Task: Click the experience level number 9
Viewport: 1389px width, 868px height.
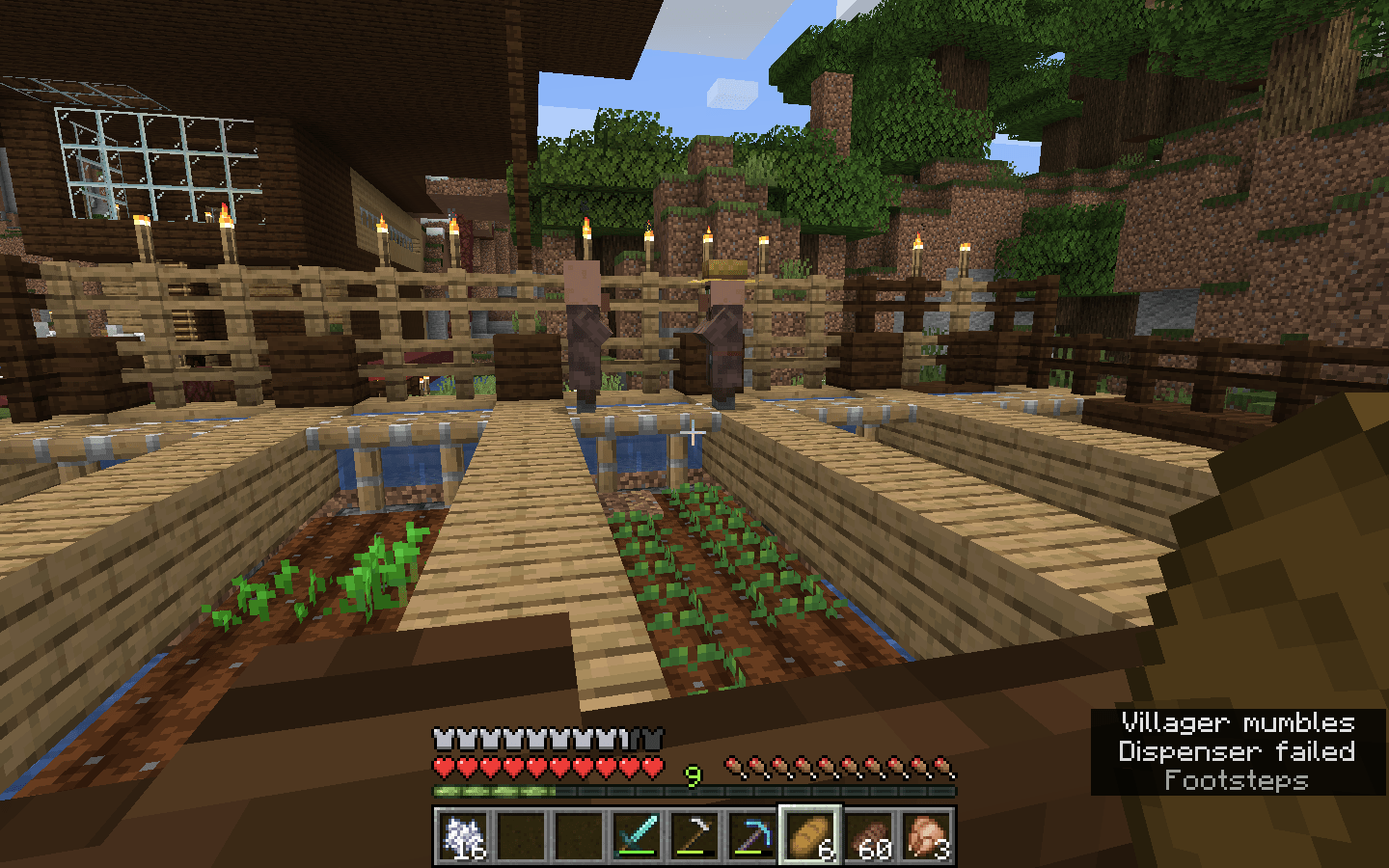Action: click(x=692, y=774)
